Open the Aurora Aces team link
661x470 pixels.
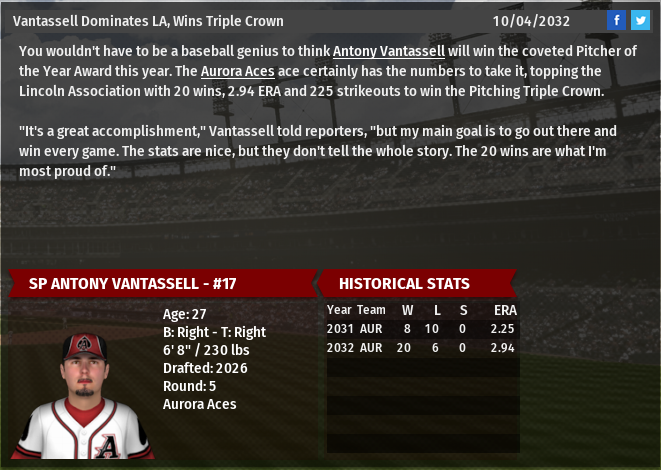coord(238,71)
